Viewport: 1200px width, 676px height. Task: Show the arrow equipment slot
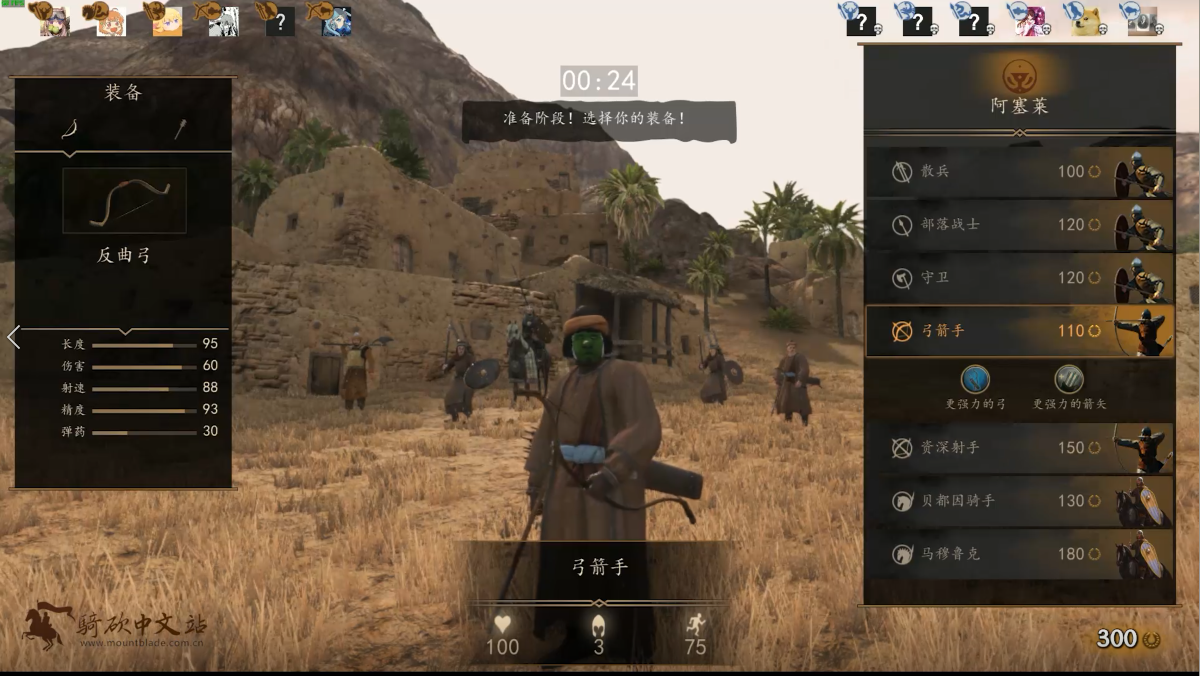click(180, 129)
